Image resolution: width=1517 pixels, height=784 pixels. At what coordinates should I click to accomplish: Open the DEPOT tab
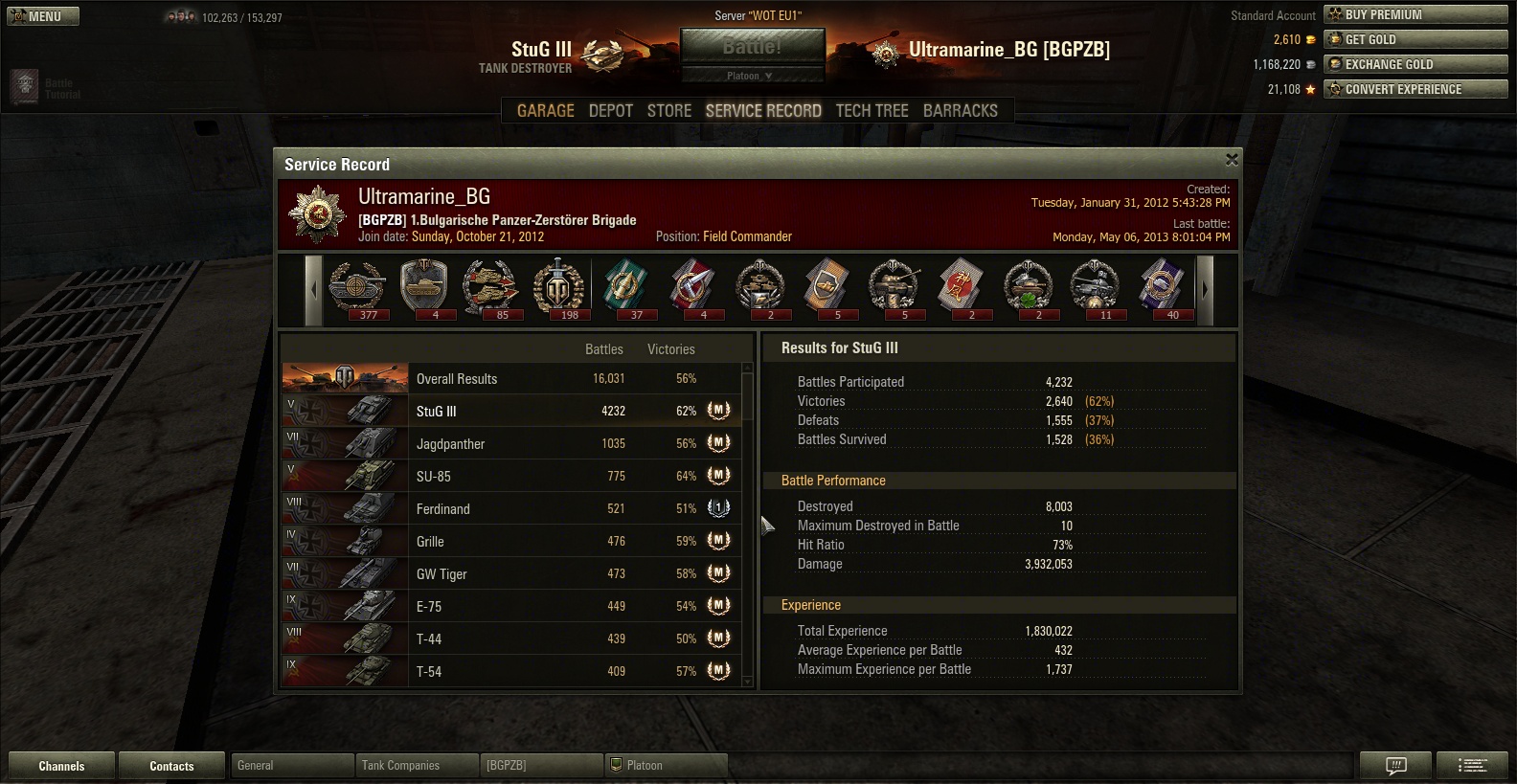point(611,111)
